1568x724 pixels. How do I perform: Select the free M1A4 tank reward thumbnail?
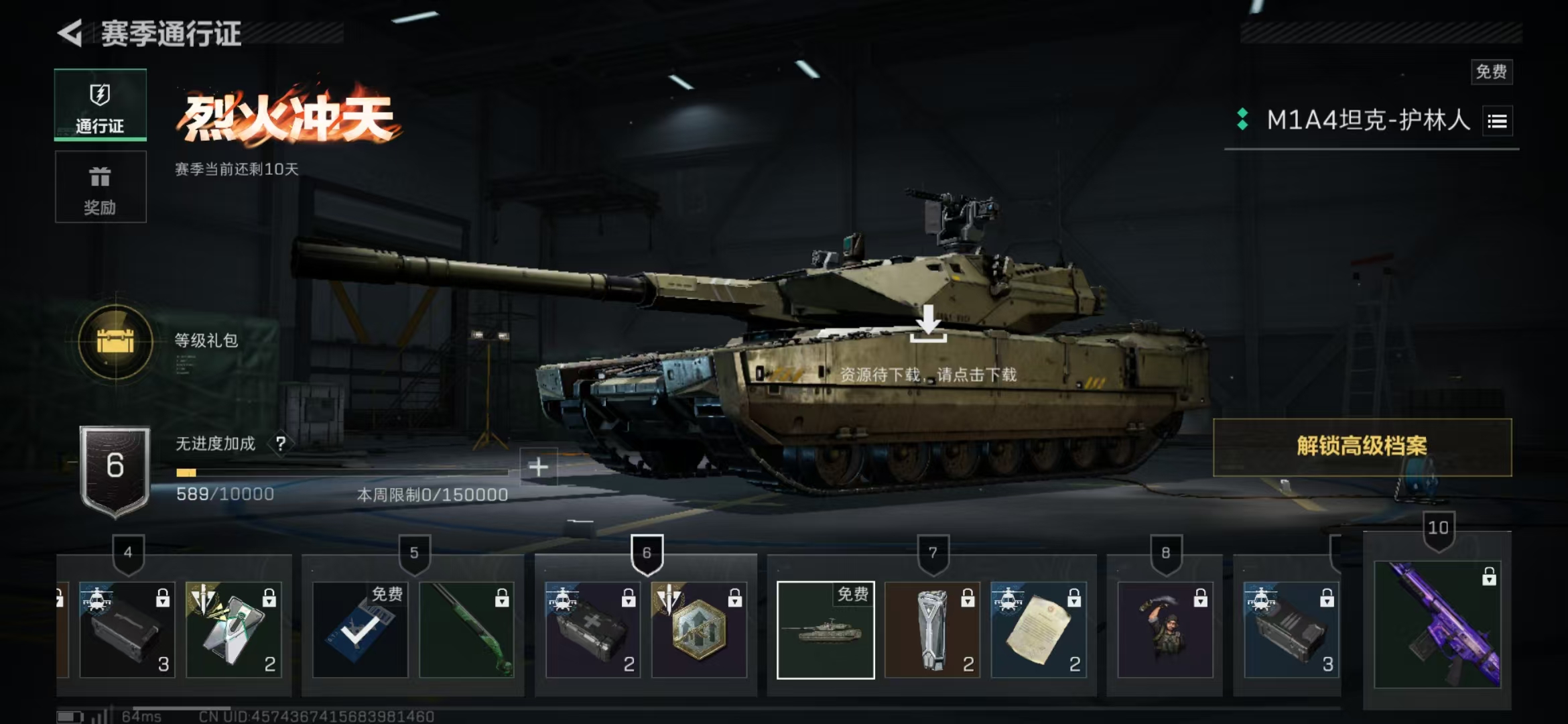tap(826, 630)
